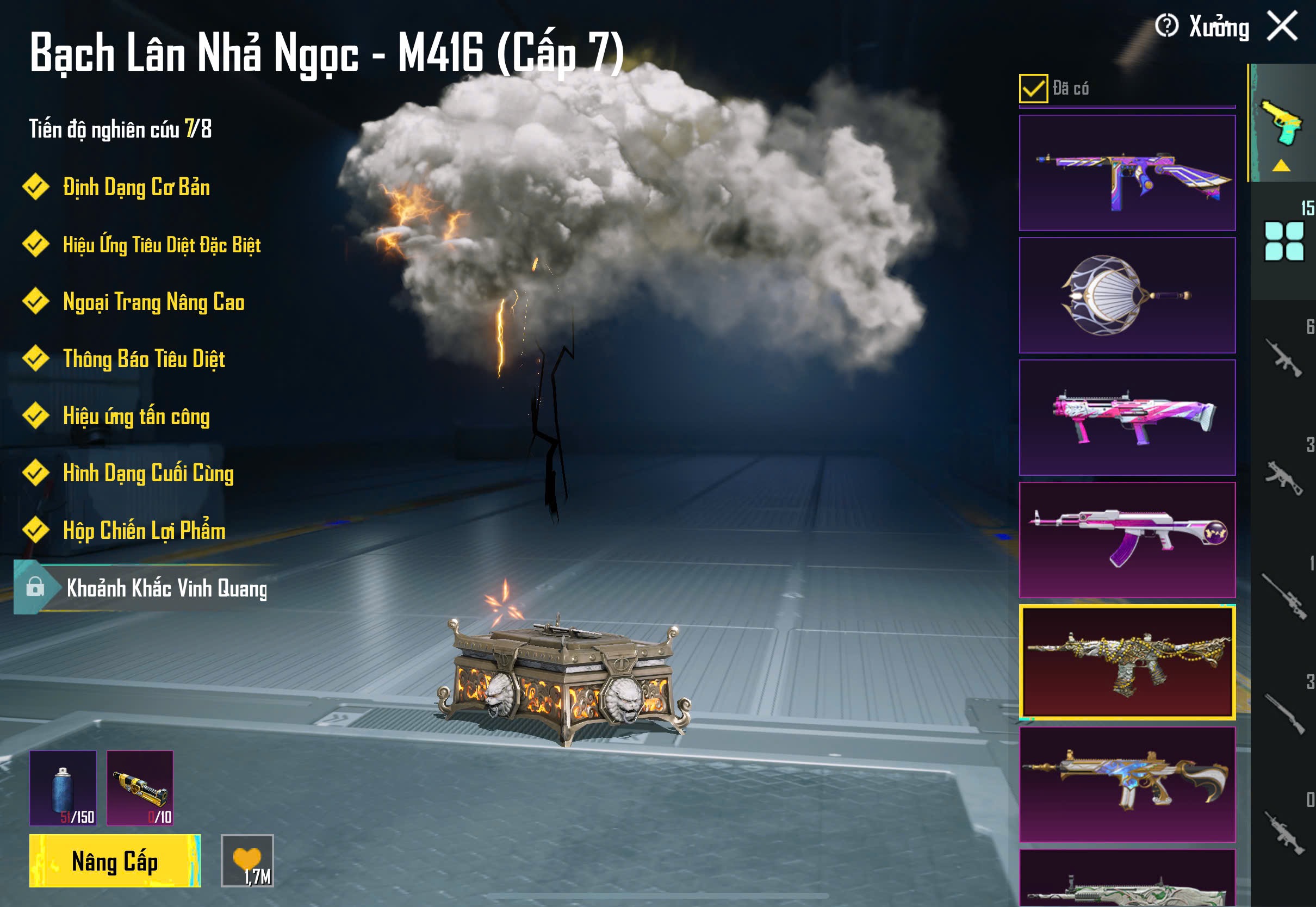Select the pink shotgun skin thumbnail

[1127, 418]
